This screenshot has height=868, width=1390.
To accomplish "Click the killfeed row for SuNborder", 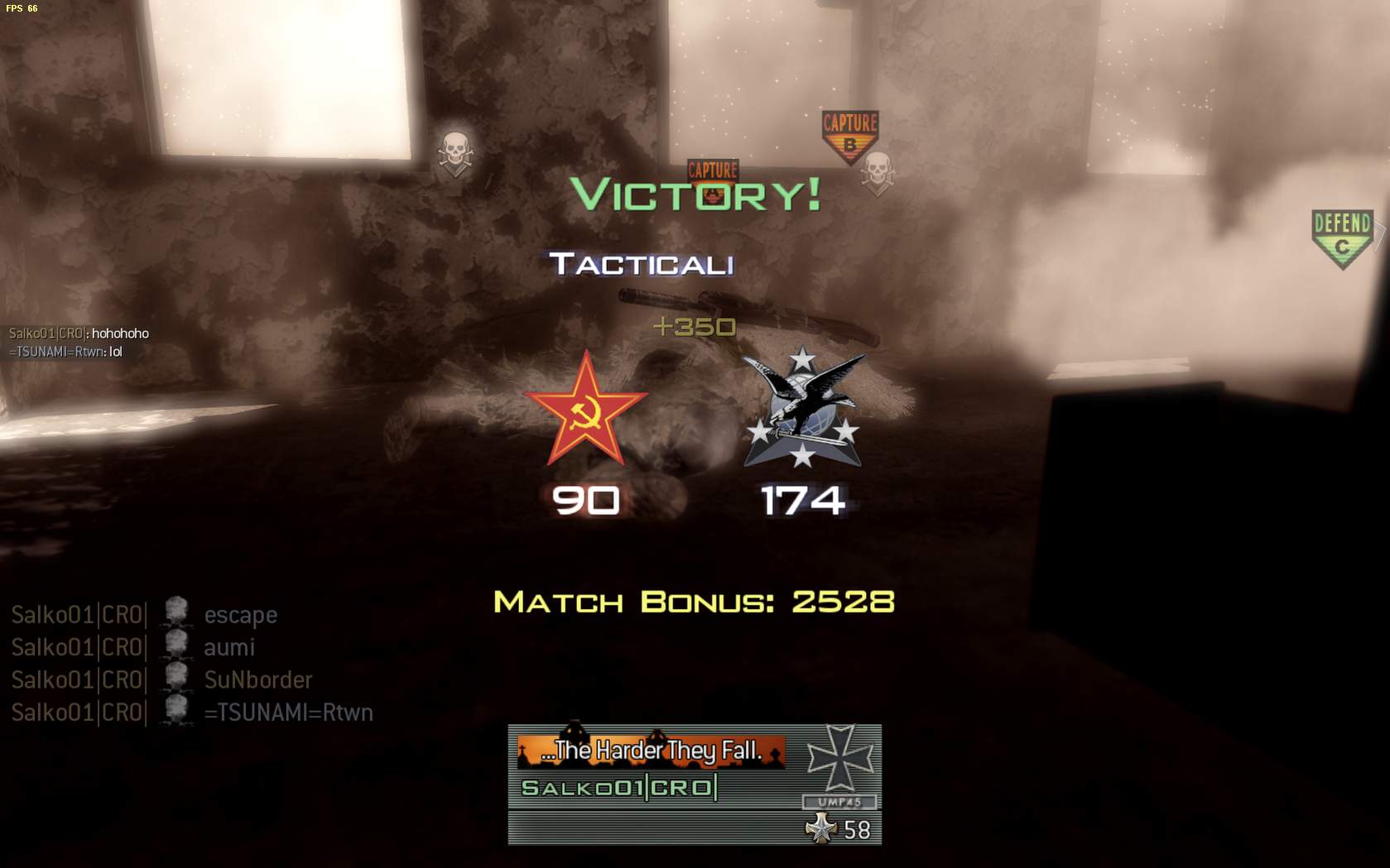I will (161, 680).
